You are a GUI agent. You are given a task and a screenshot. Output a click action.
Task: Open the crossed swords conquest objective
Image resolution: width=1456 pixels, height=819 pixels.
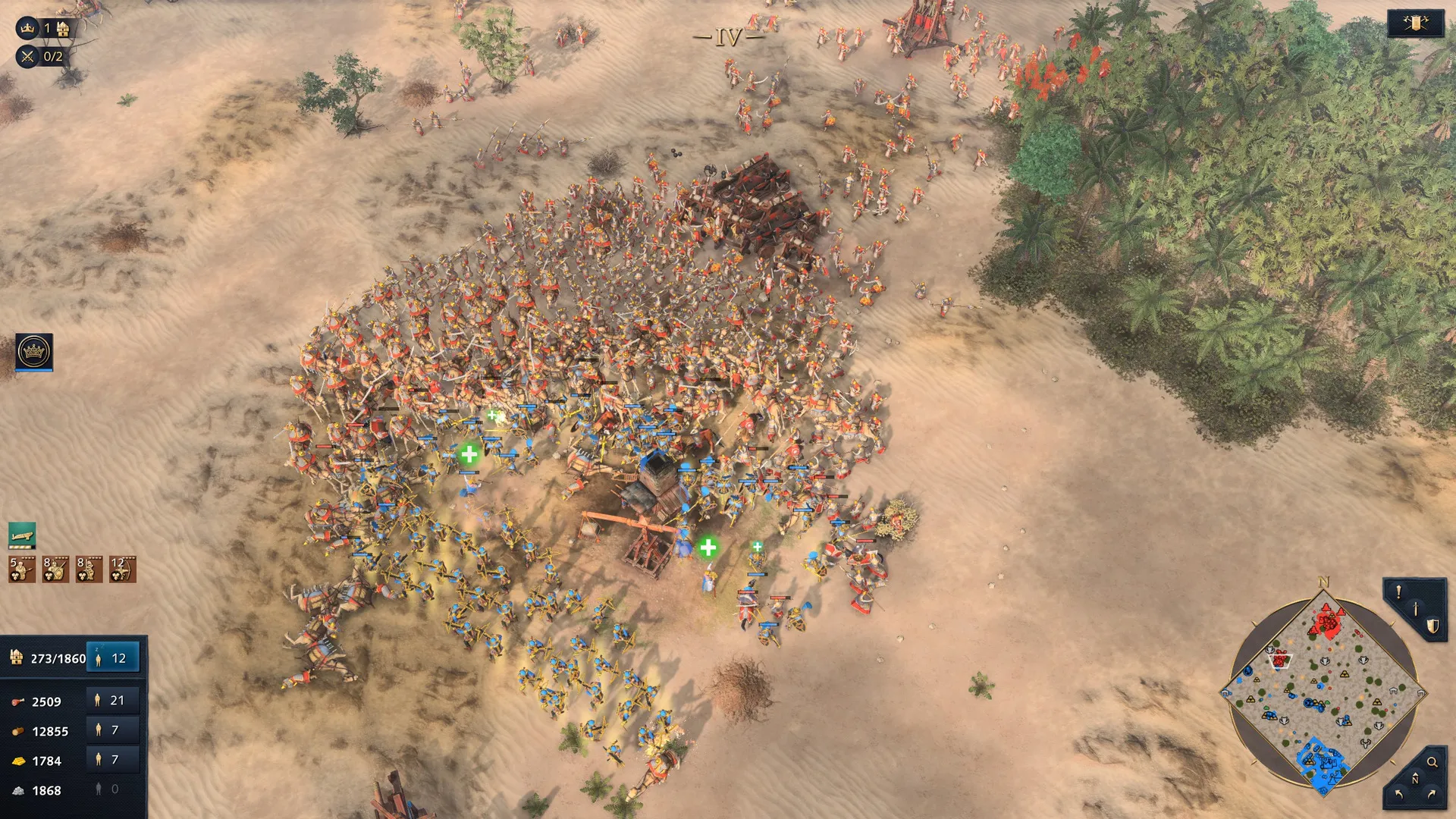pyautogui.click(x=28, y=56)
